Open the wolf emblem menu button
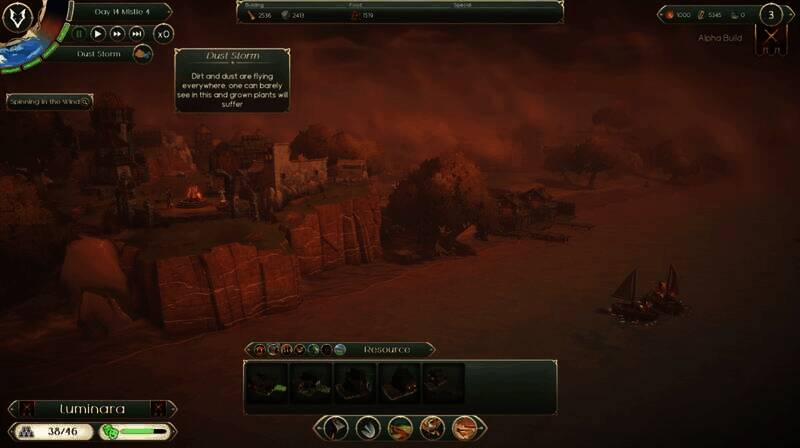800x448 pixels. [x=18, y=18]
